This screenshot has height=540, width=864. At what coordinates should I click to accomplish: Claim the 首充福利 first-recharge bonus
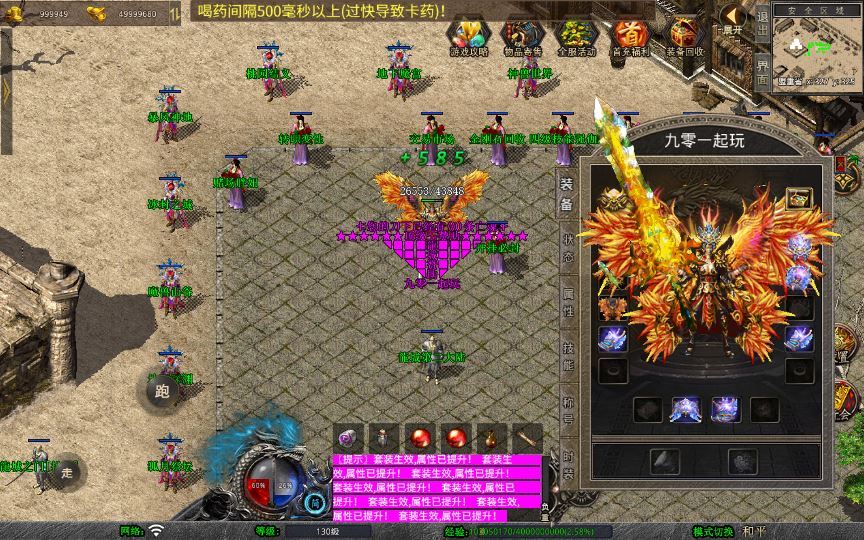[x=629, y=37]
